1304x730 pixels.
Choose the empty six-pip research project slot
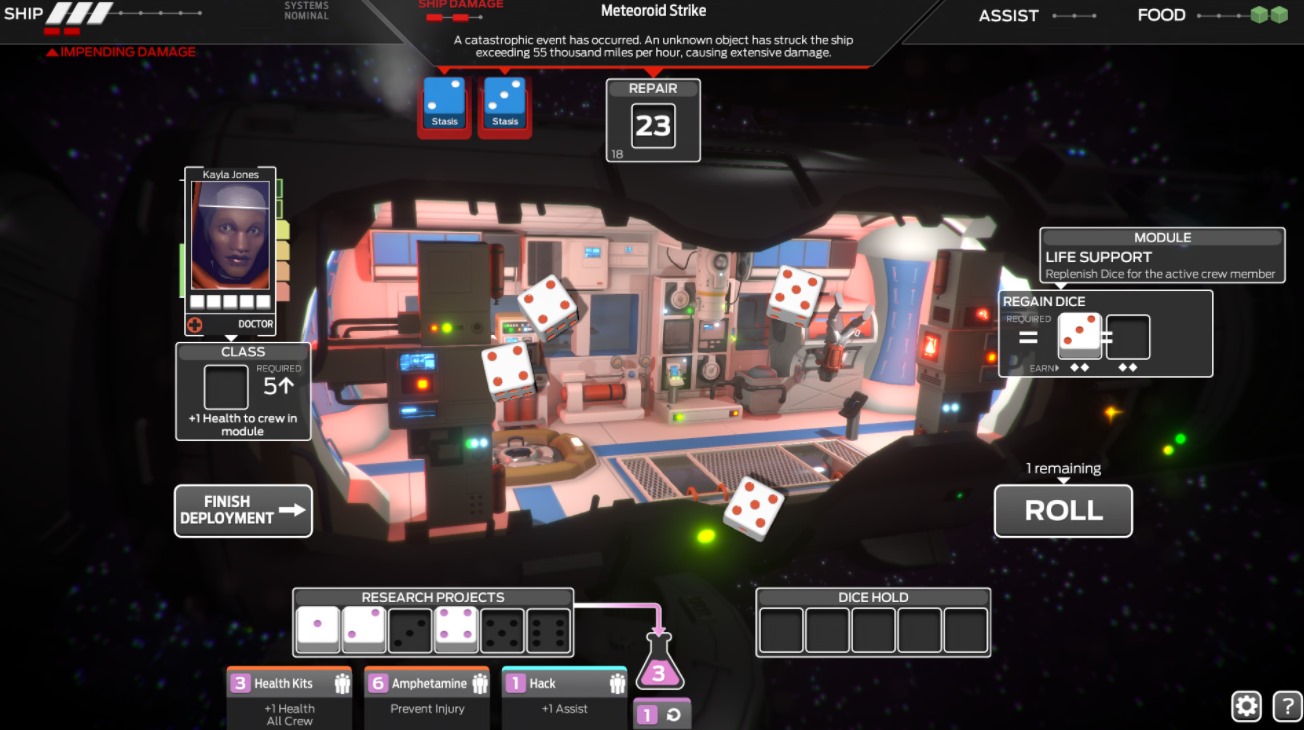(x=548, y=630)
